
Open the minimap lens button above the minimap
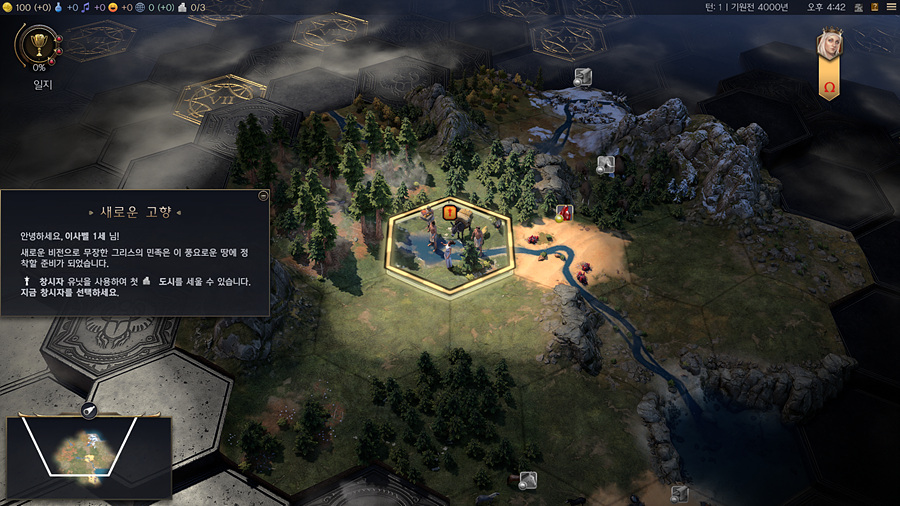tap(89, 410)
